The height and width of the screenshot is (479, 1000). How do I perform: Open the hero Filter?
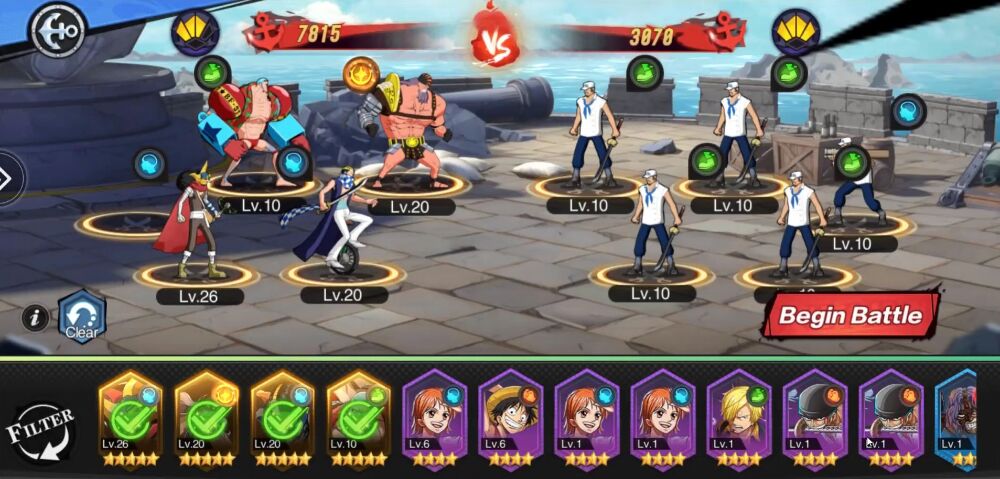click(44, 432)
